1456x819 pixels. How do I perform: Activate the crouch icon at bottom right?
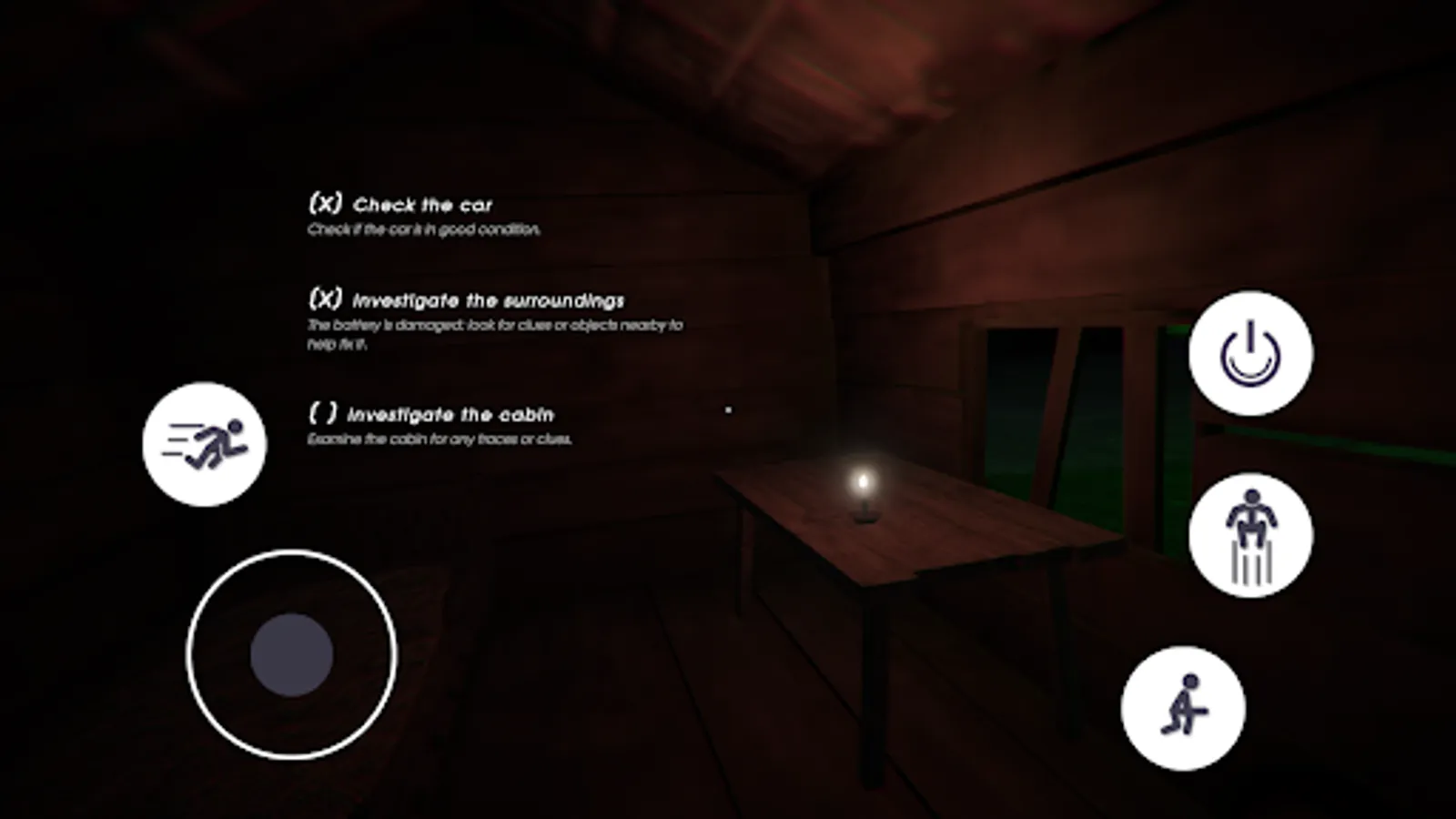(x=1185, y=711)
